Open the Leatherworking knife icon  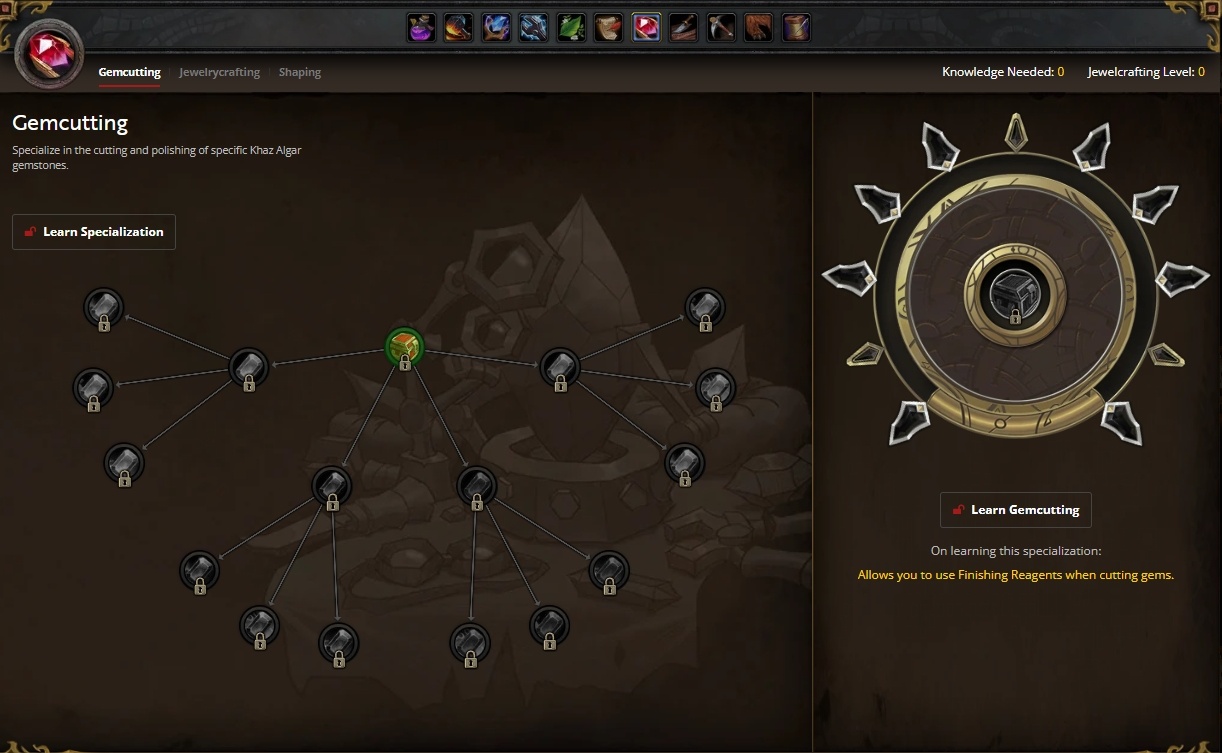(684, 27)
